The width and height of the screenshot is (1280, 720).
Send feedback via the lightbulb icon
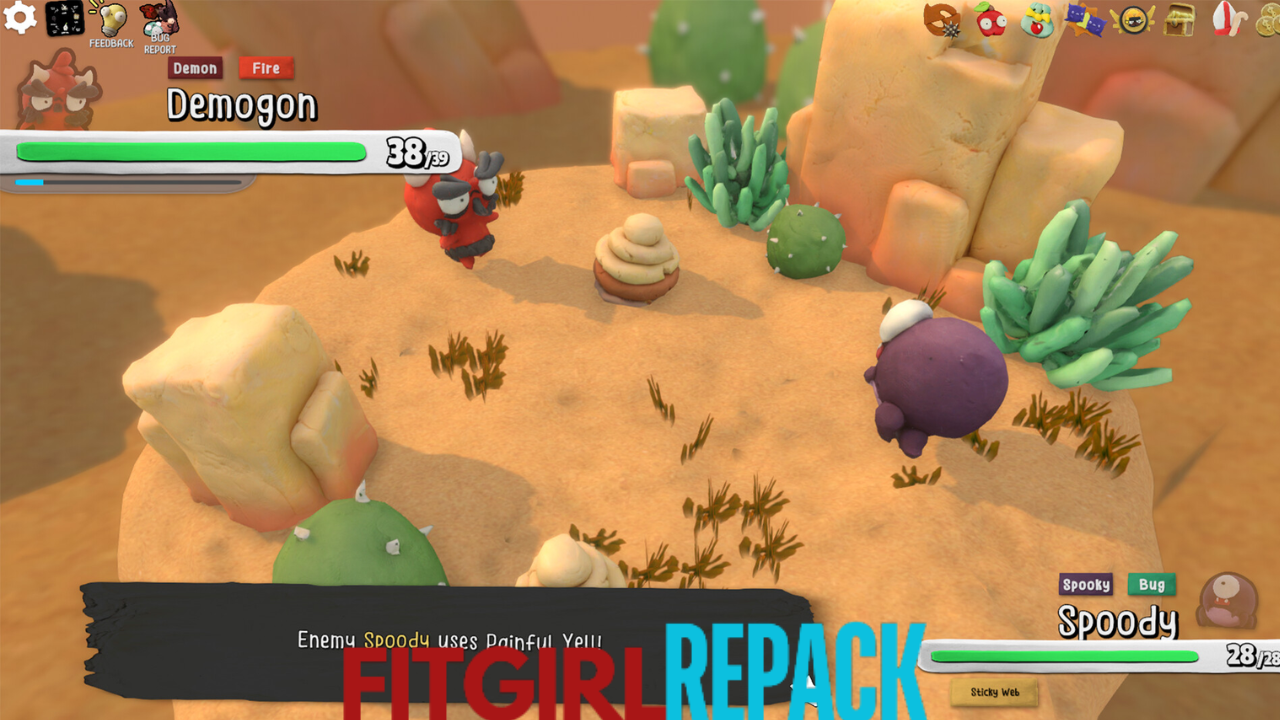pos(110,24)
